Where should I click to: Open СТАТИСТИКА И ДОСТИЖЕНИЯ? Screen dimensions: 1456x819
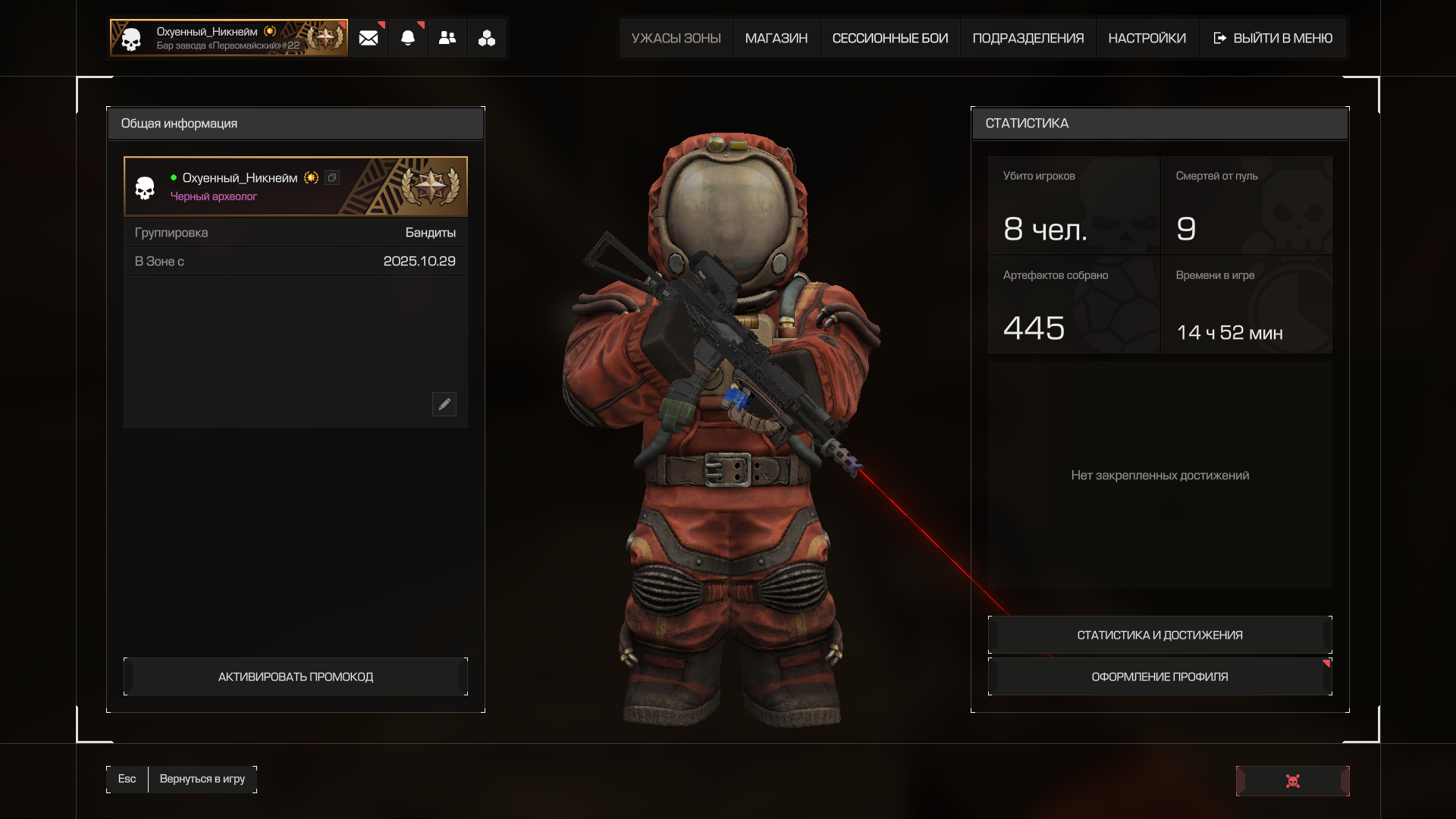point(1159,635)
